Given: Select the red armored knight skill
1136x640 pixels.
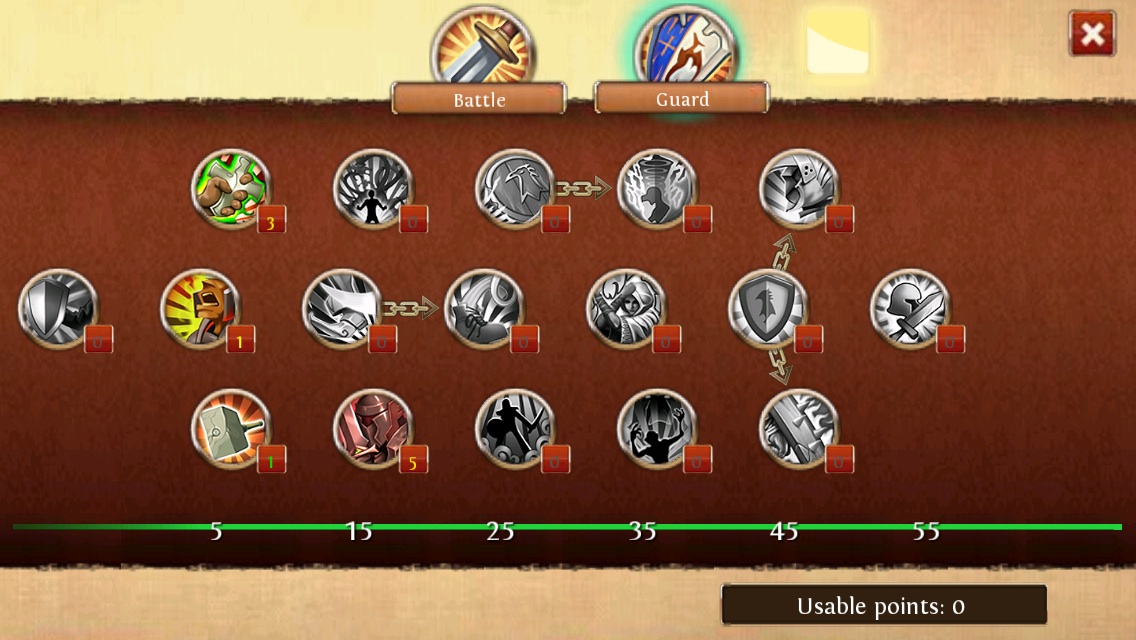Looking at the screenshot, I should (373, 429).
